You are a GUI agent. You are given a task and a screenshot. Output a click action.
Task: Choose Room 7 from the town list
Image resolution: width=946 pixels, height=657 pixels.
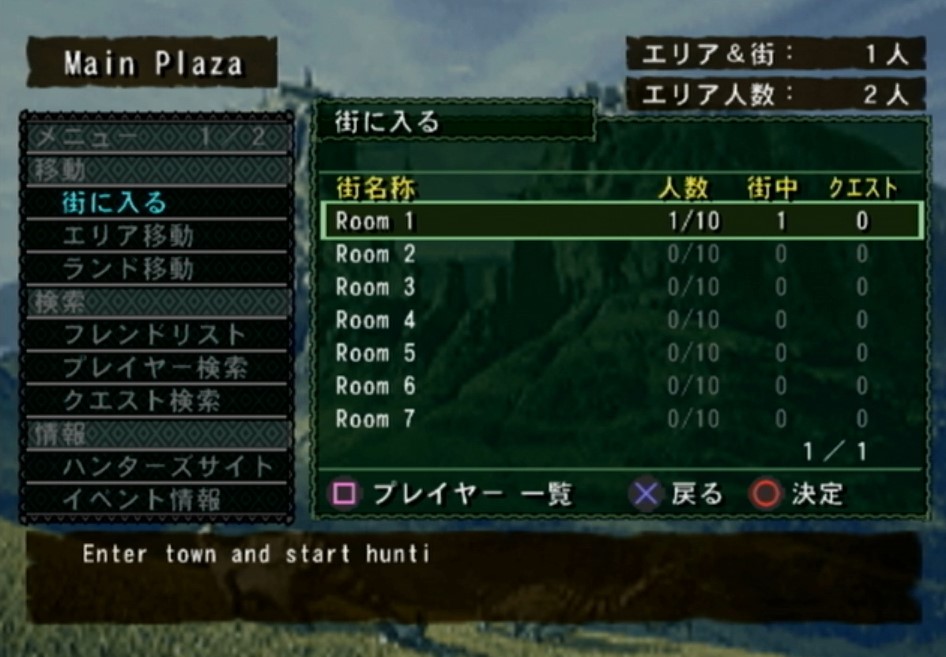(620, 419)
